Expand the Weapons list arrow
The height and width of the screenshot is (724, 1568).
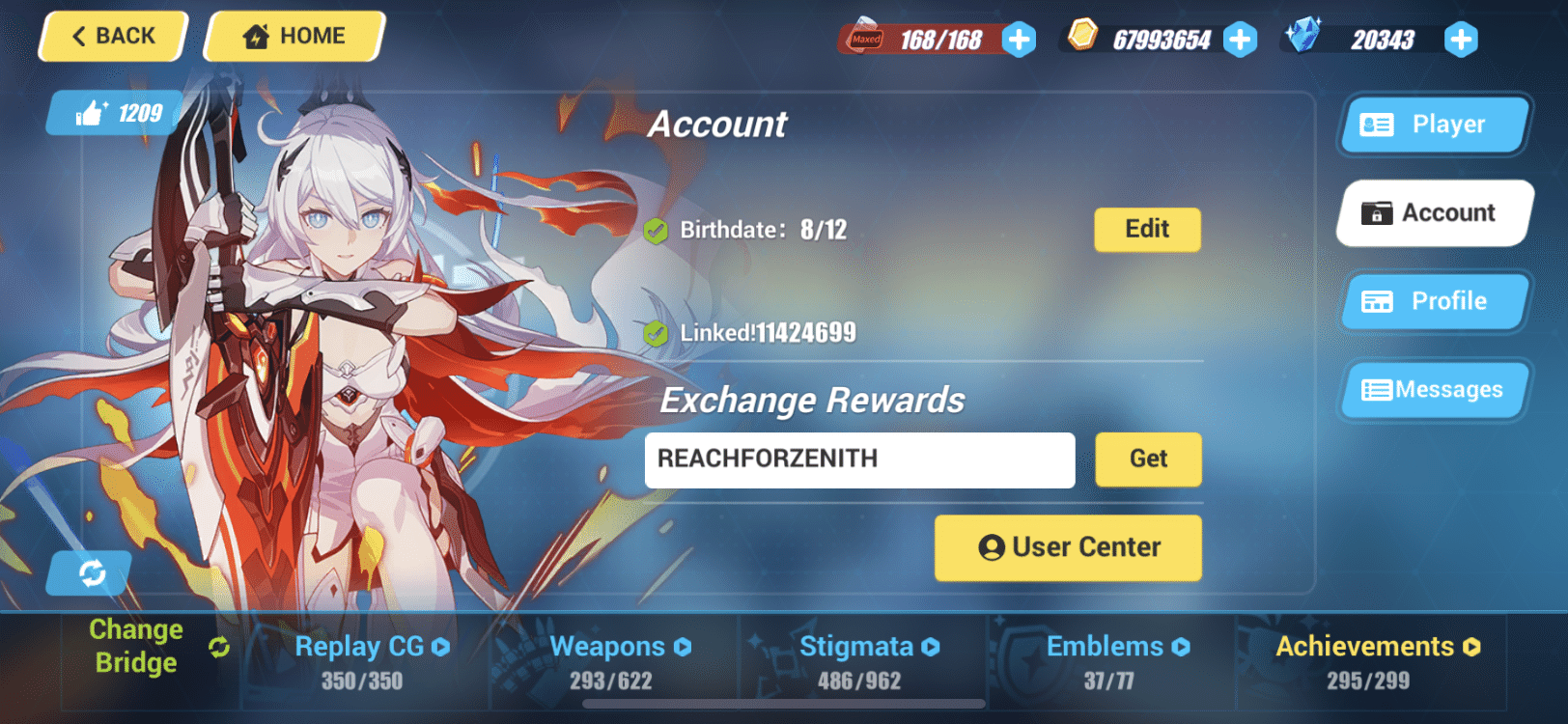click(x=682, y=647)
